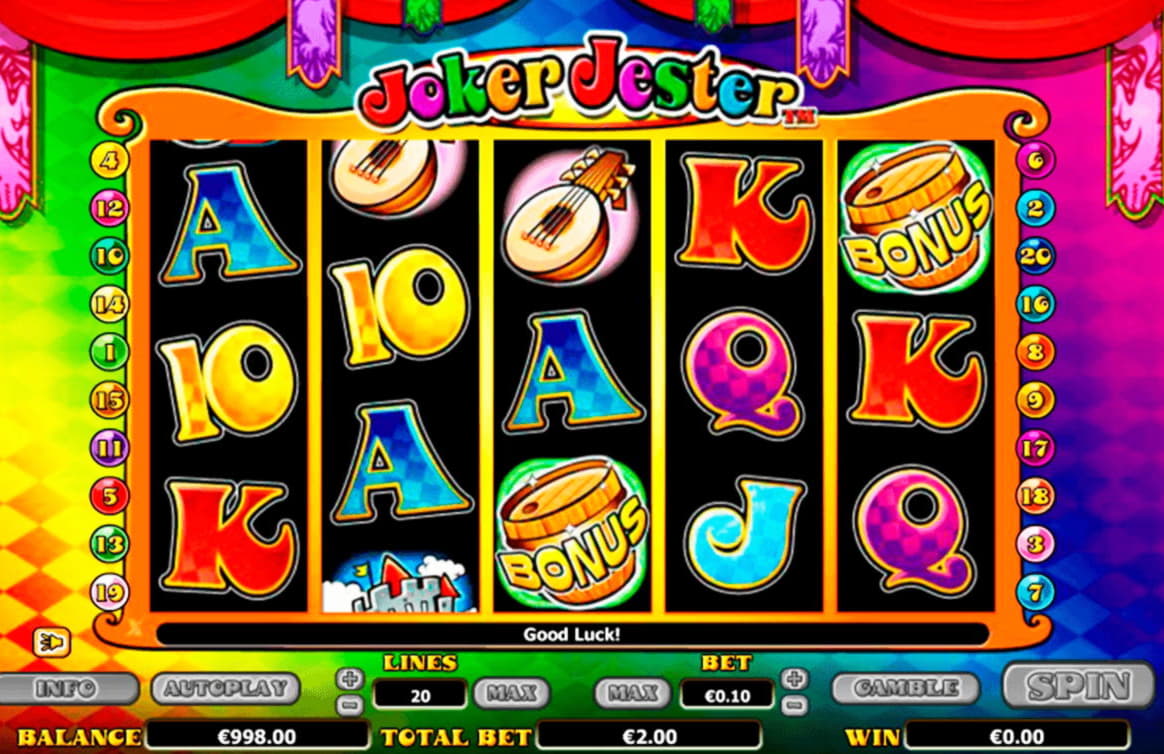Open the Gamble feature
The height and width of the screenshot is (754, 1164).
click(904, 688)
